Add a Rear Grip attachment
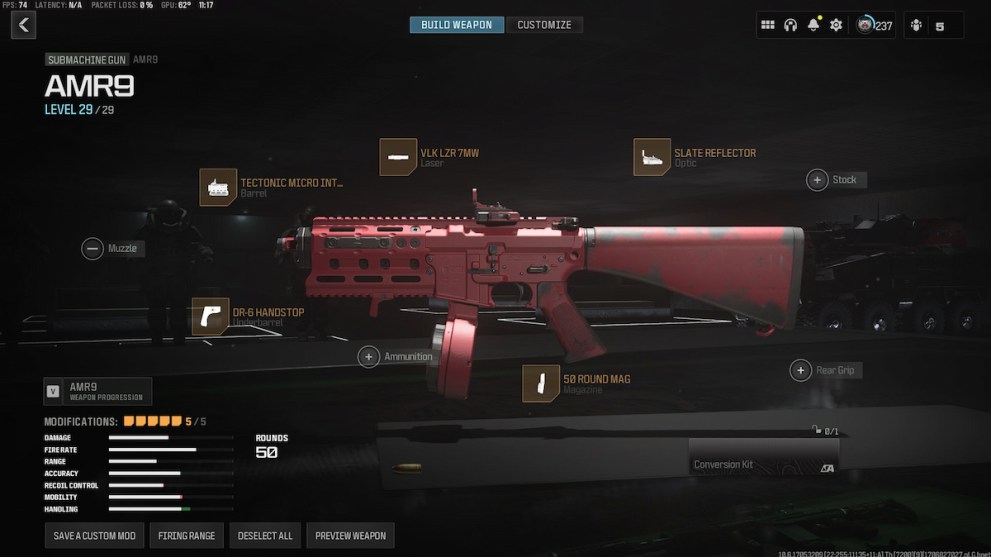The image size is (991, 557). coord(800,370)
